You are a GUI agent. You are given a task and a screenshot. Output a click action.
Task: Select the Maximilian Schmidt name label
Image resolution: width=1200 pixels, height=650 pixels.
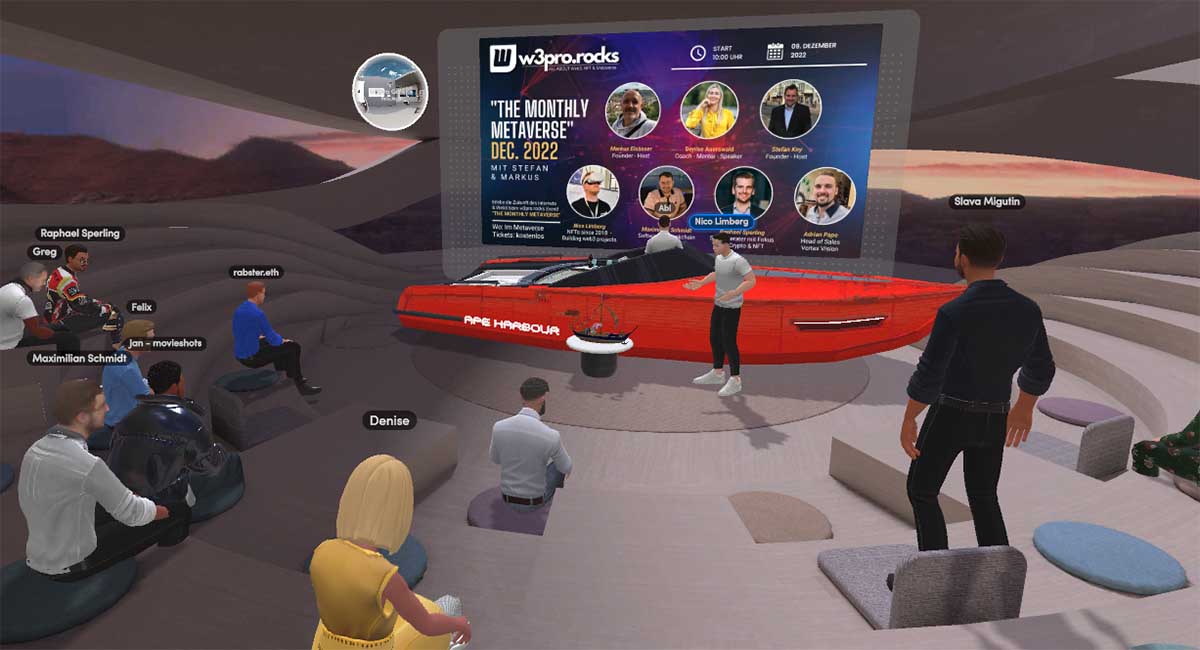[x=67, y=357]
